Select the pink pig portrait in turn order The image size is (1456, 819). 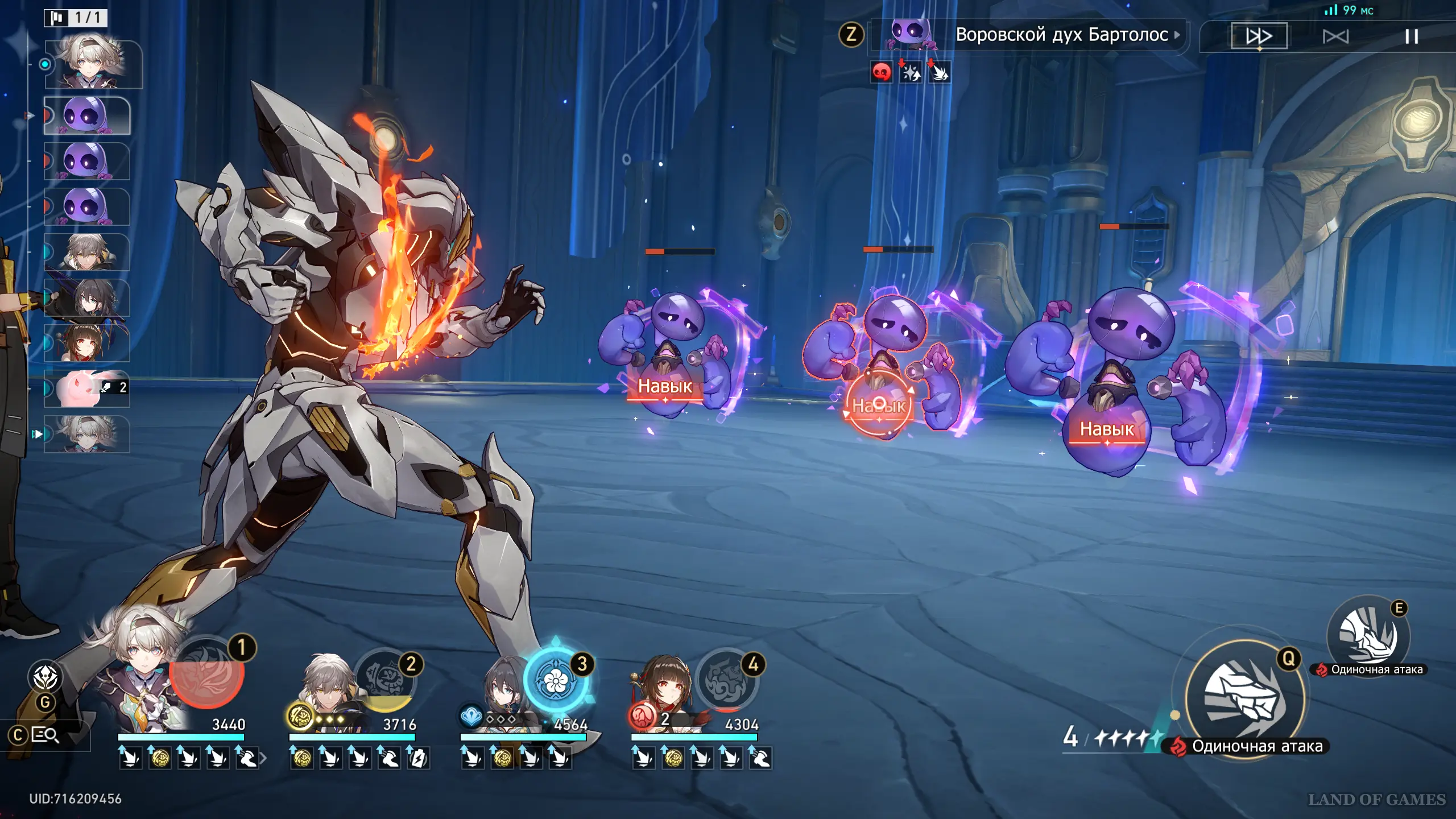click(x=87, y=388)
